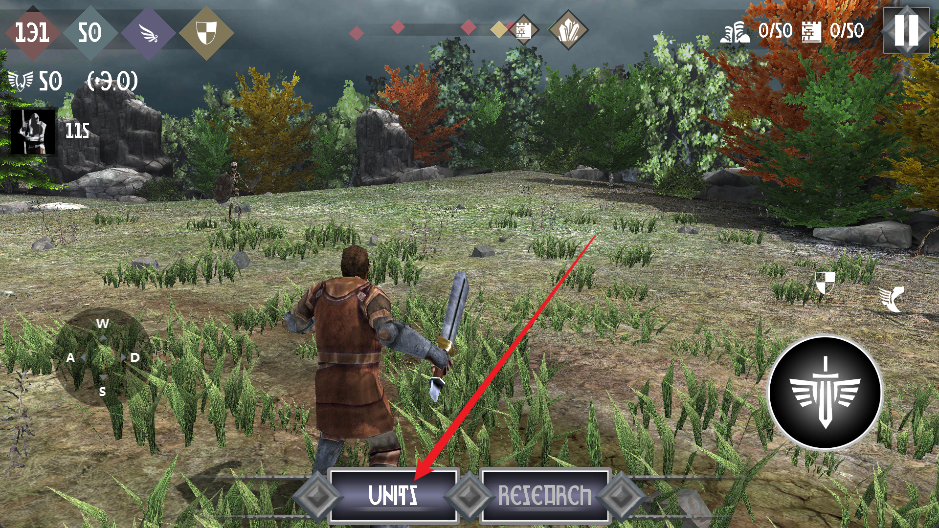Click the crystal diamond icon on the progress track
The width and height of the screenshot is (939, 528).
click(568, 30)
